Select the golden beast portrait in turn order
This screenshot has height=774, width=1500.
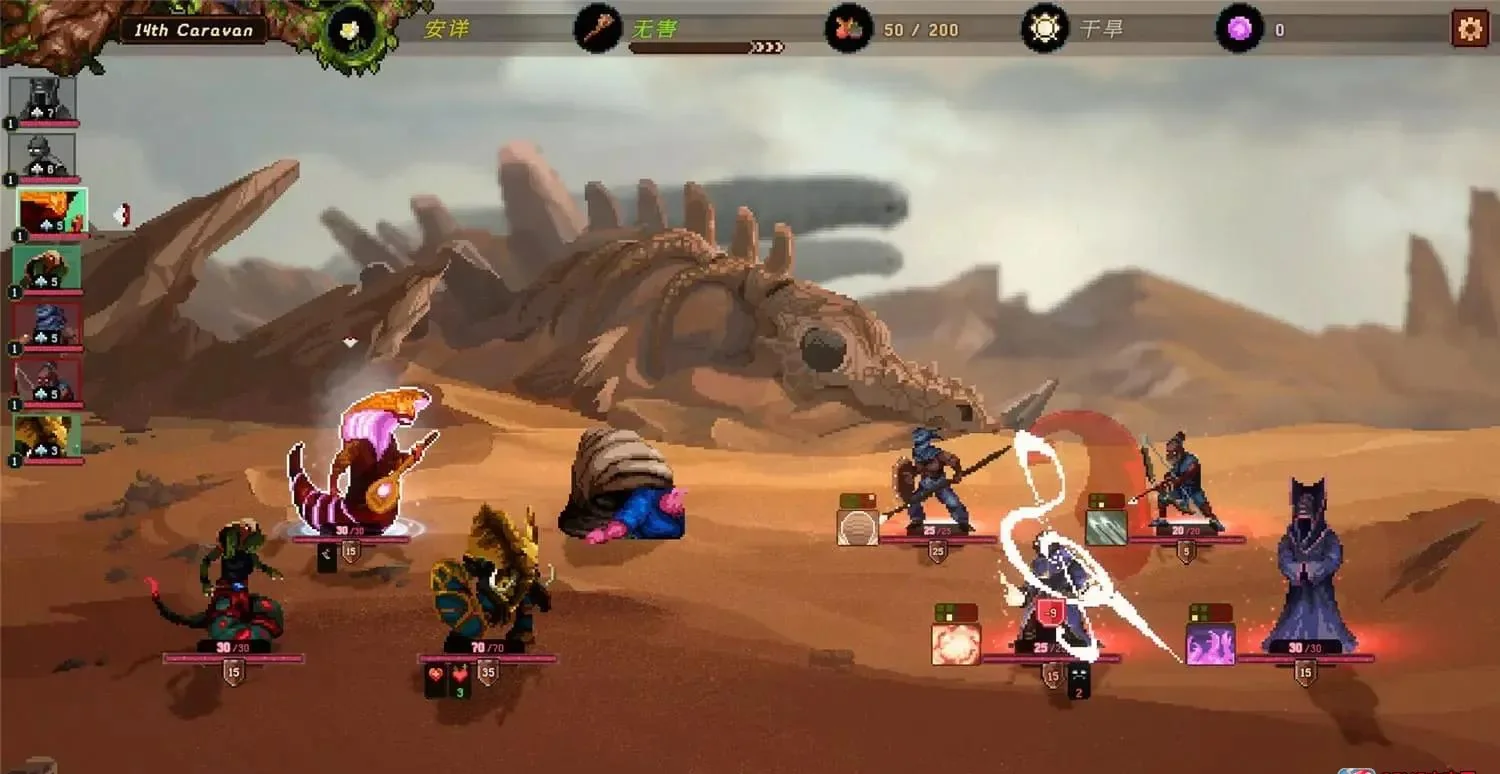tap(46, 436)
